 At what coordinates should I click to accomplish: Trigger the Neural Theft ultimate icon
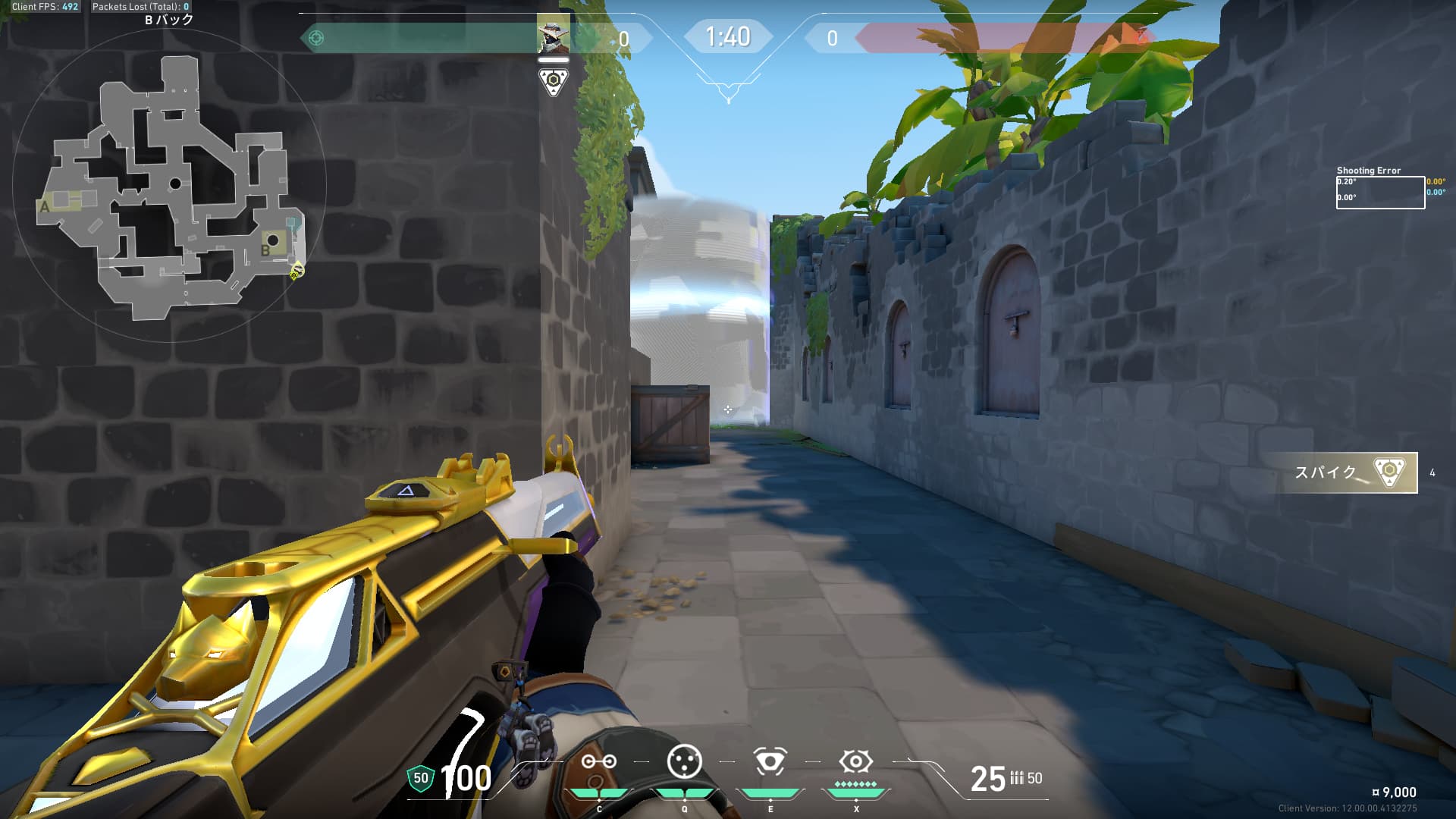(855, 761)
